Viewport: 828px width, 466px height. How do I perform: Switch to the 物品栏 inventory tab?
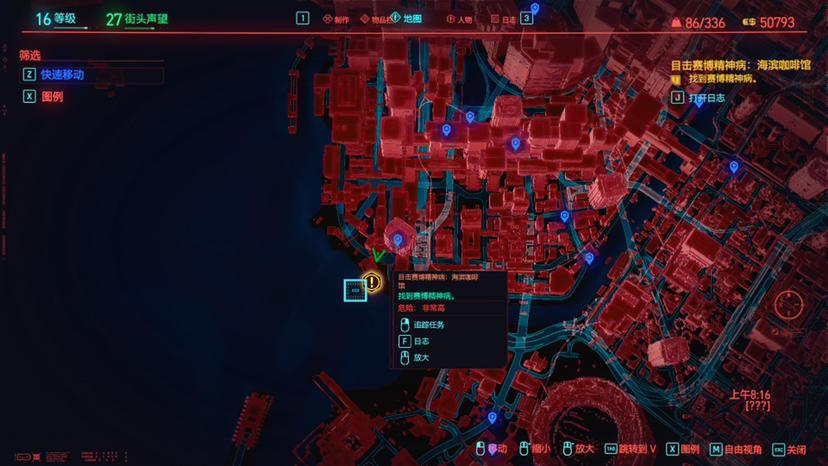click(376, 18)
